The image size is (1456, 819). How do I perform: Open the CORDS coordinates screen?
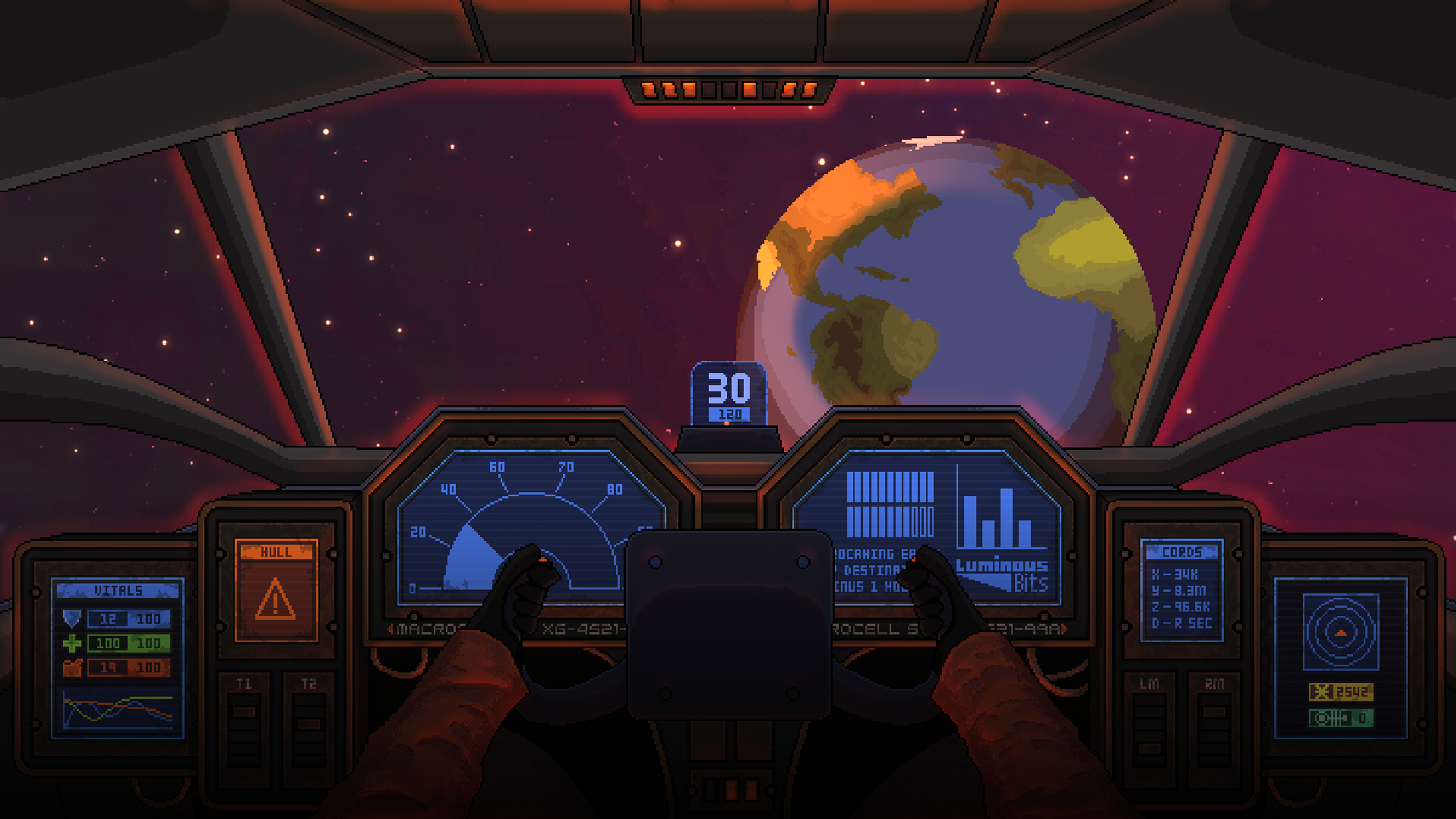pos(1182,590)
